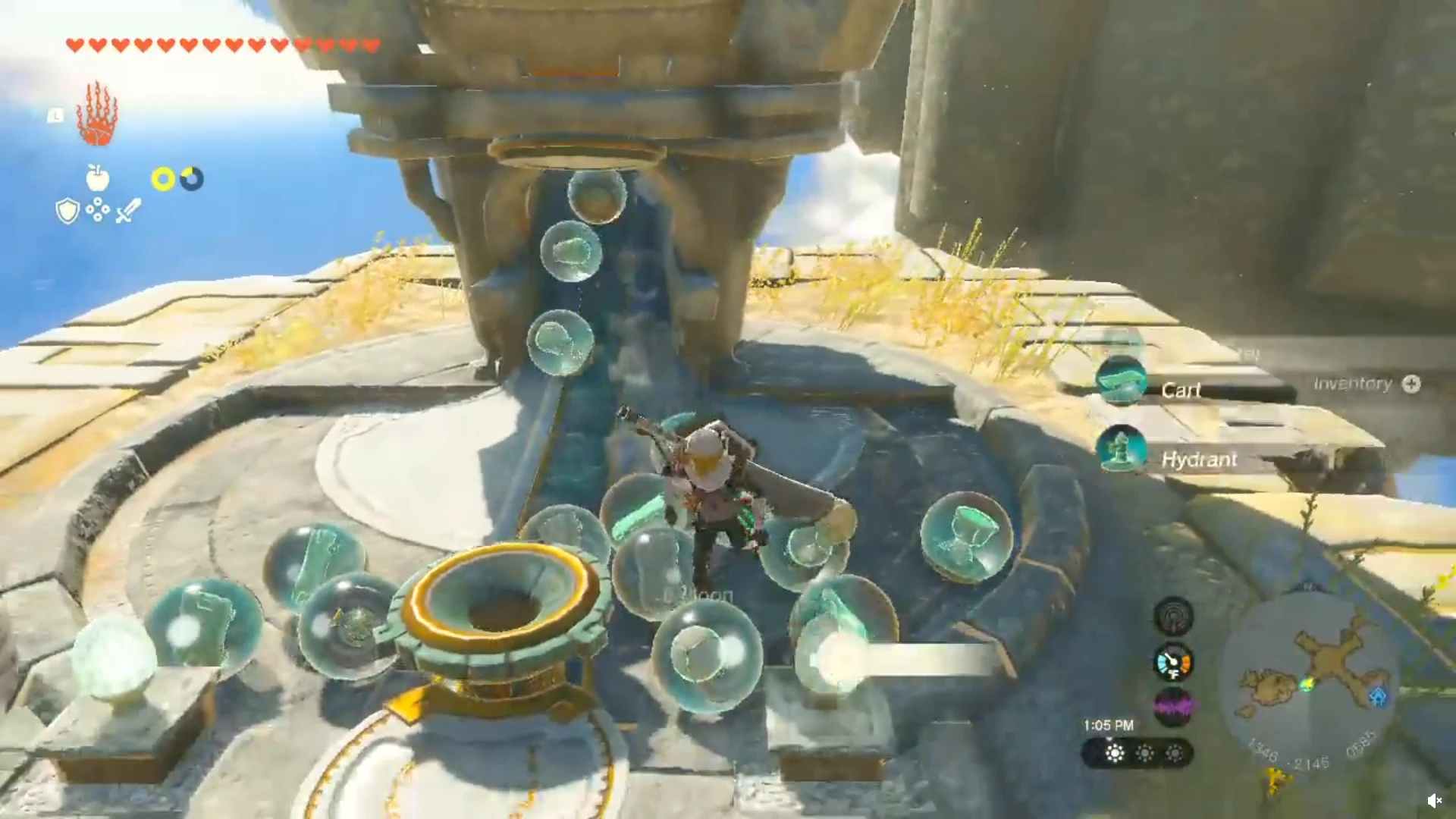Click the shield defense icon
Viewport: 1456px width, 819px height.
click(67, 210)
